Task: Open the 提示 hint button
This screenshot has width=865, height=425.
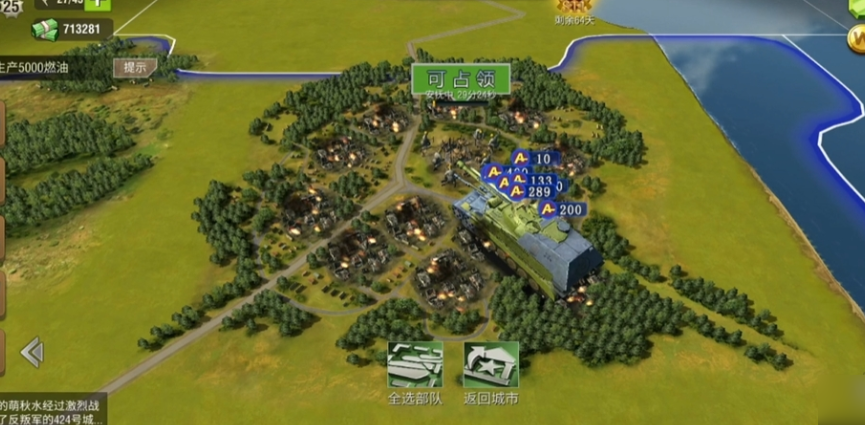Action: 134,68
